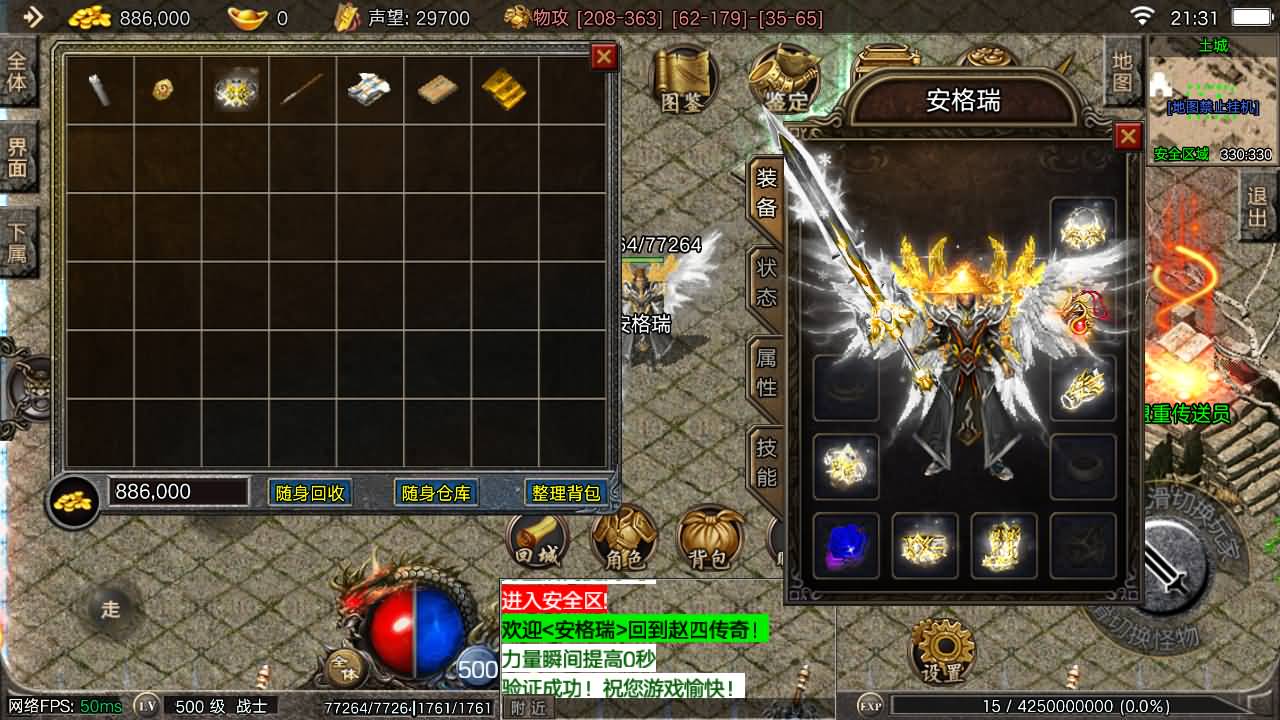Tap the 回城 return-to-town icon
Viewport: 1280px width, 720px height.
(540, 540)
